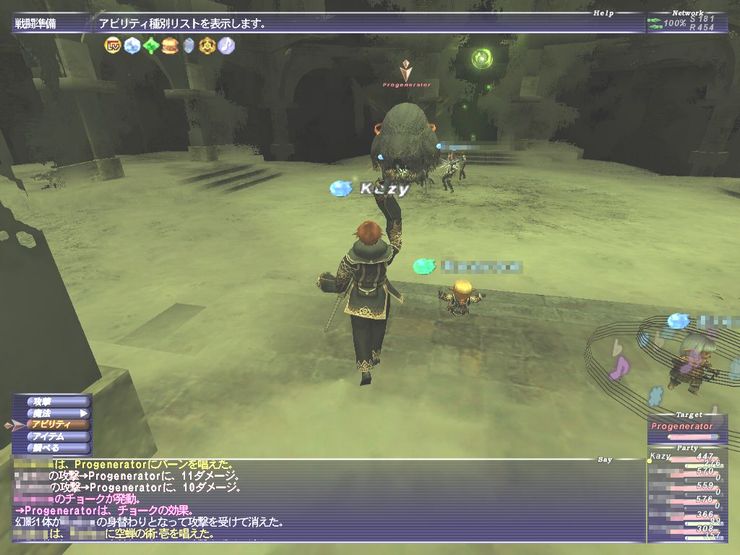Select the food burger status icon
This screenshot has height=555, width=740.
pos(170,46)
